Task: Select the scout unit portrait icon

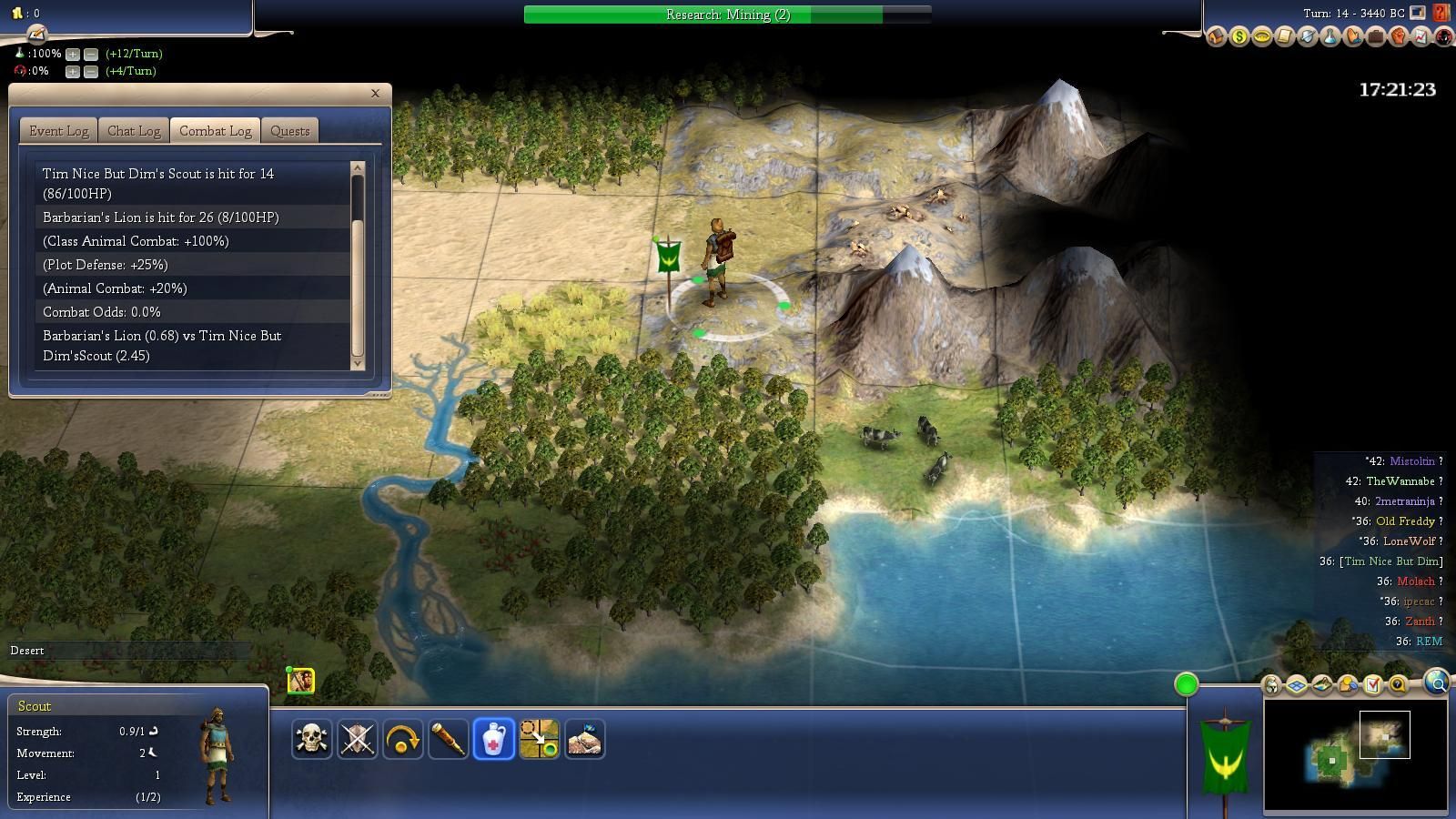Action: tap(300, 681)
